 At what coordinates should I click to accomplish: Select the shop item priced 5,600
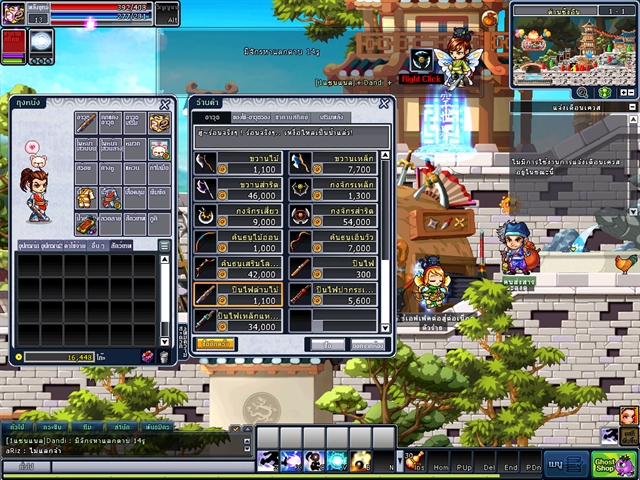pyautogui.click(x=334, y=294)
